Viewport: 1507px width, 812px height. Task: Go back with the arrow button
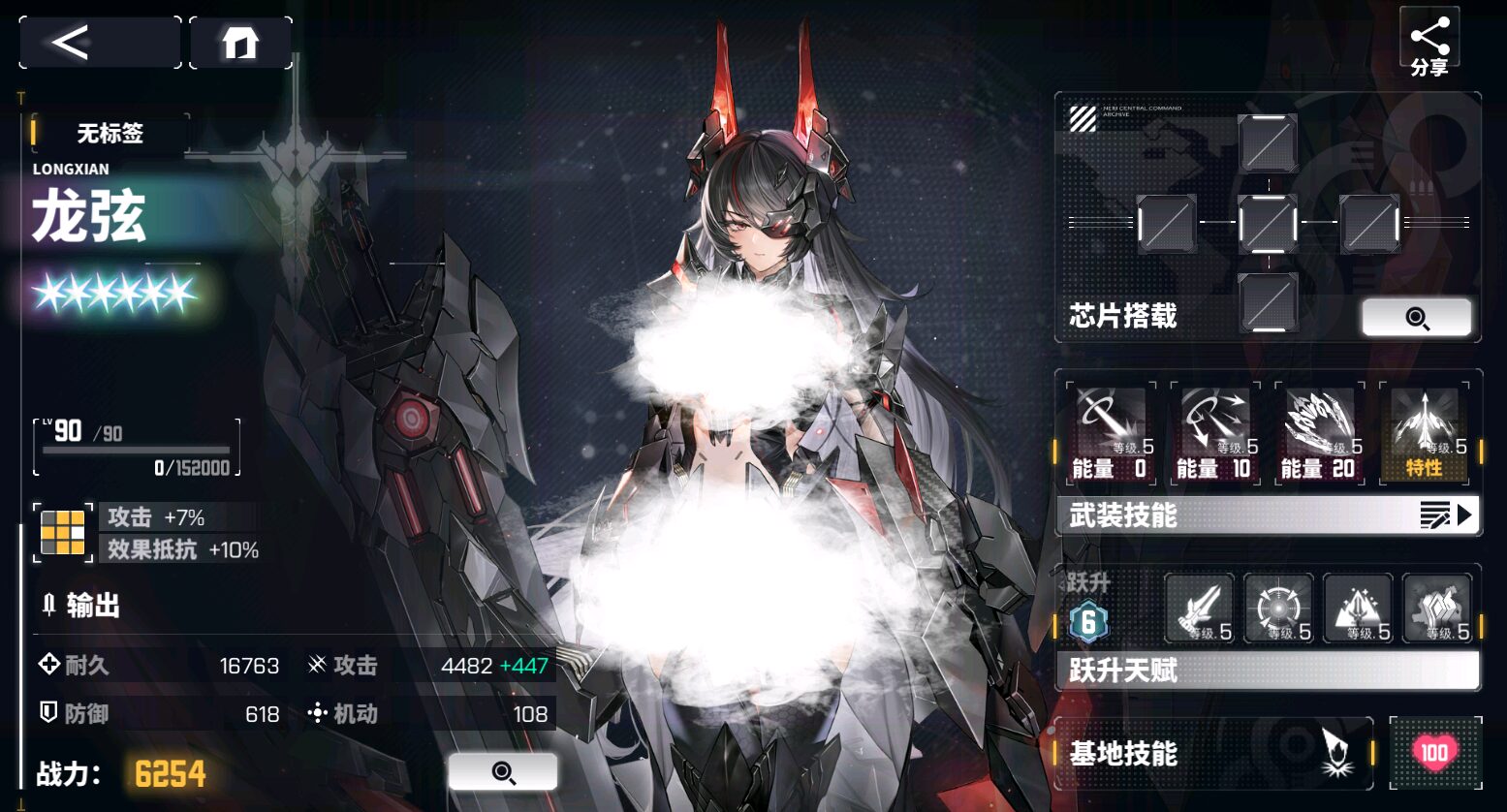click(x=99, y=43)
